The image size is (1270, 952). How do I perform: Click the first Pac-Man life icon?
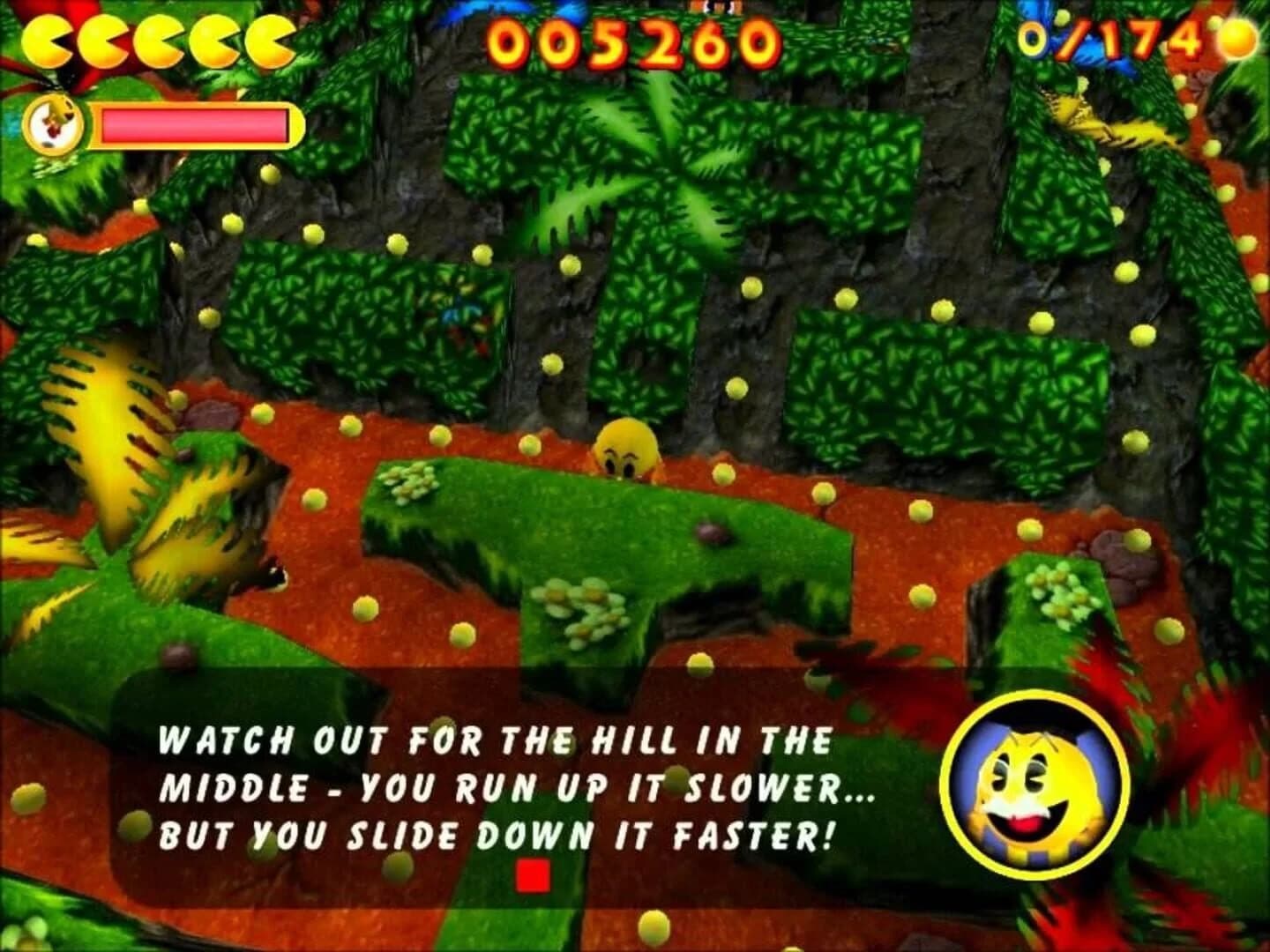49,40
